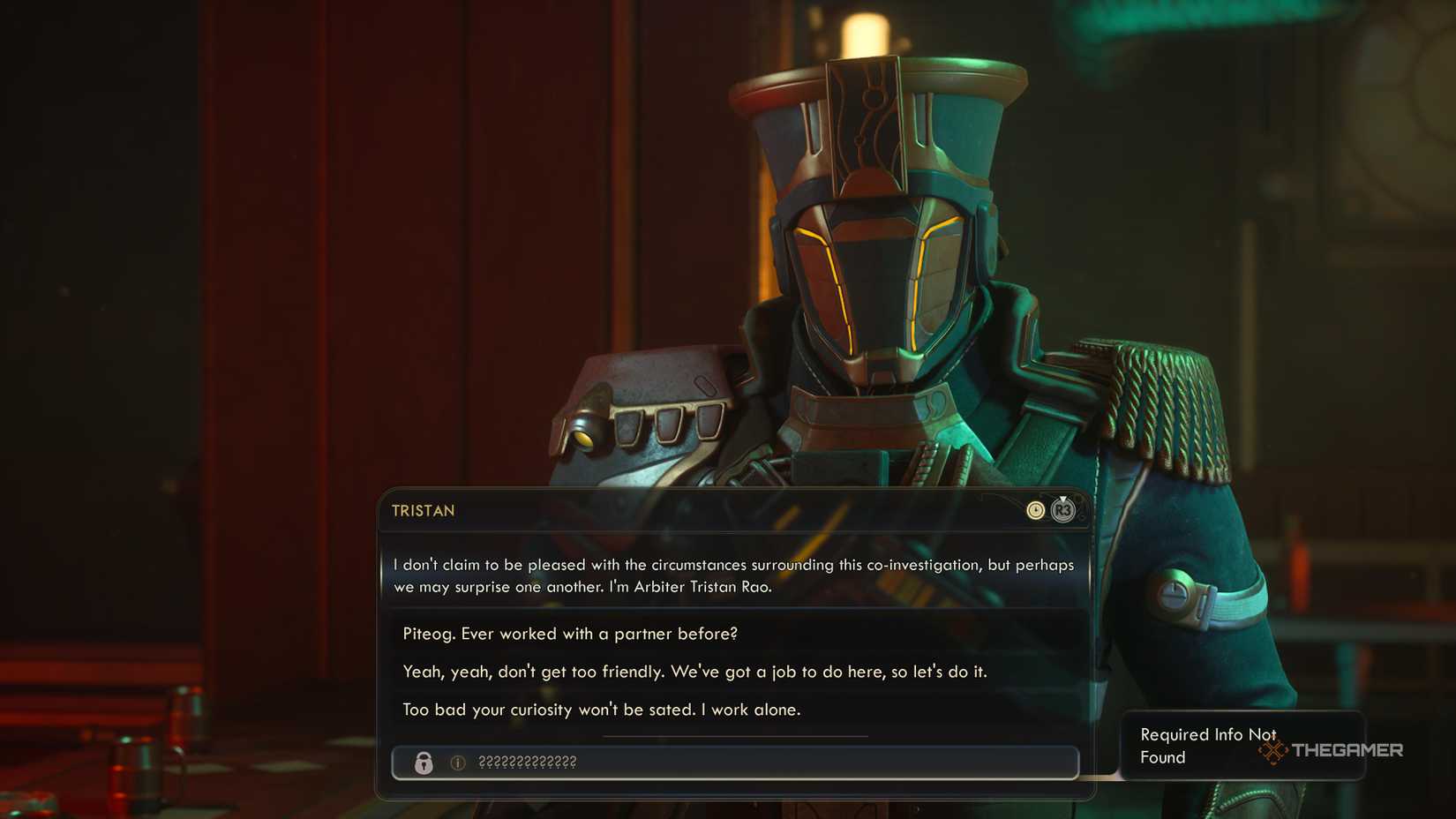Viewport: 1456px width, 819px height.
Task: Select the 'don't get too friendly' dialogue choice
Action: coord(696,671)
